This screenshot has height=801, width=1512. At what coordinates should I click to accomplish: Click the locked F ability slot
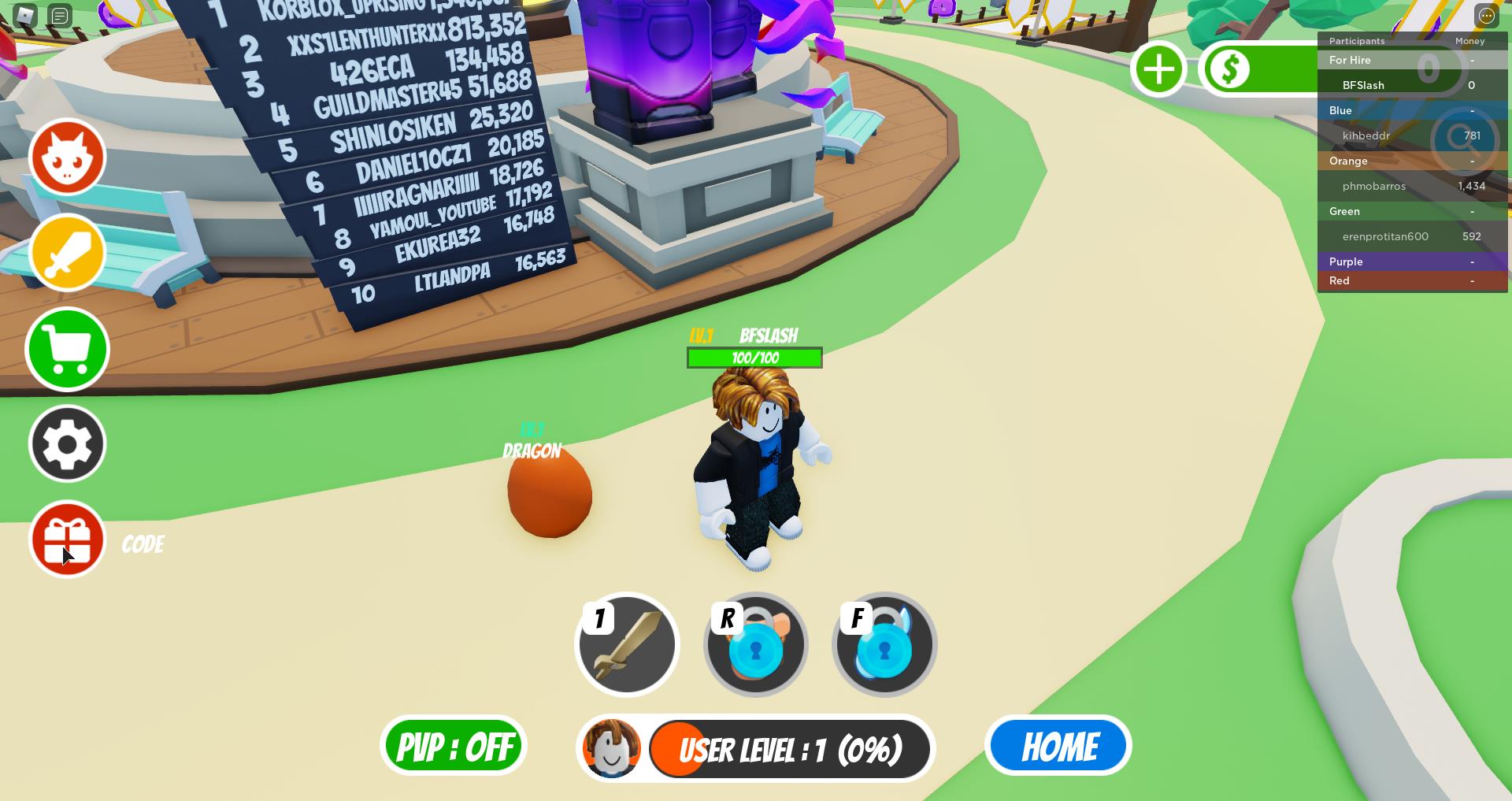click(x=884, y=643)
